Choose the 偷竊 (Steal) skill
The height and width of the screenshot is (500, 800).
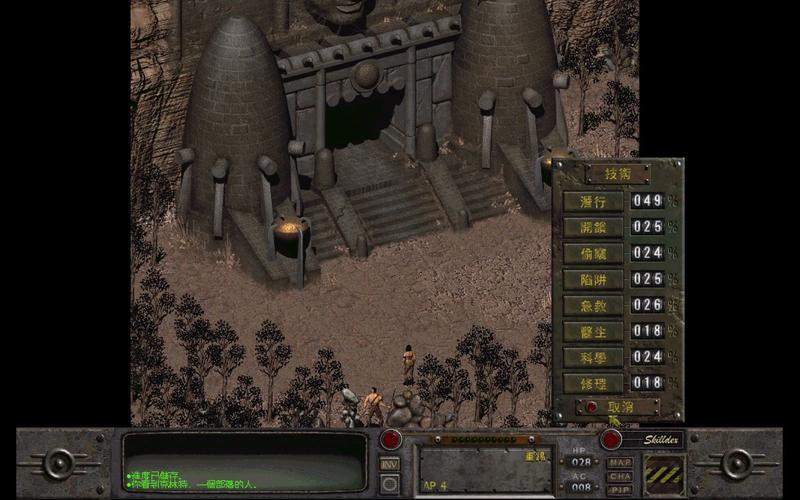point(593,253)
